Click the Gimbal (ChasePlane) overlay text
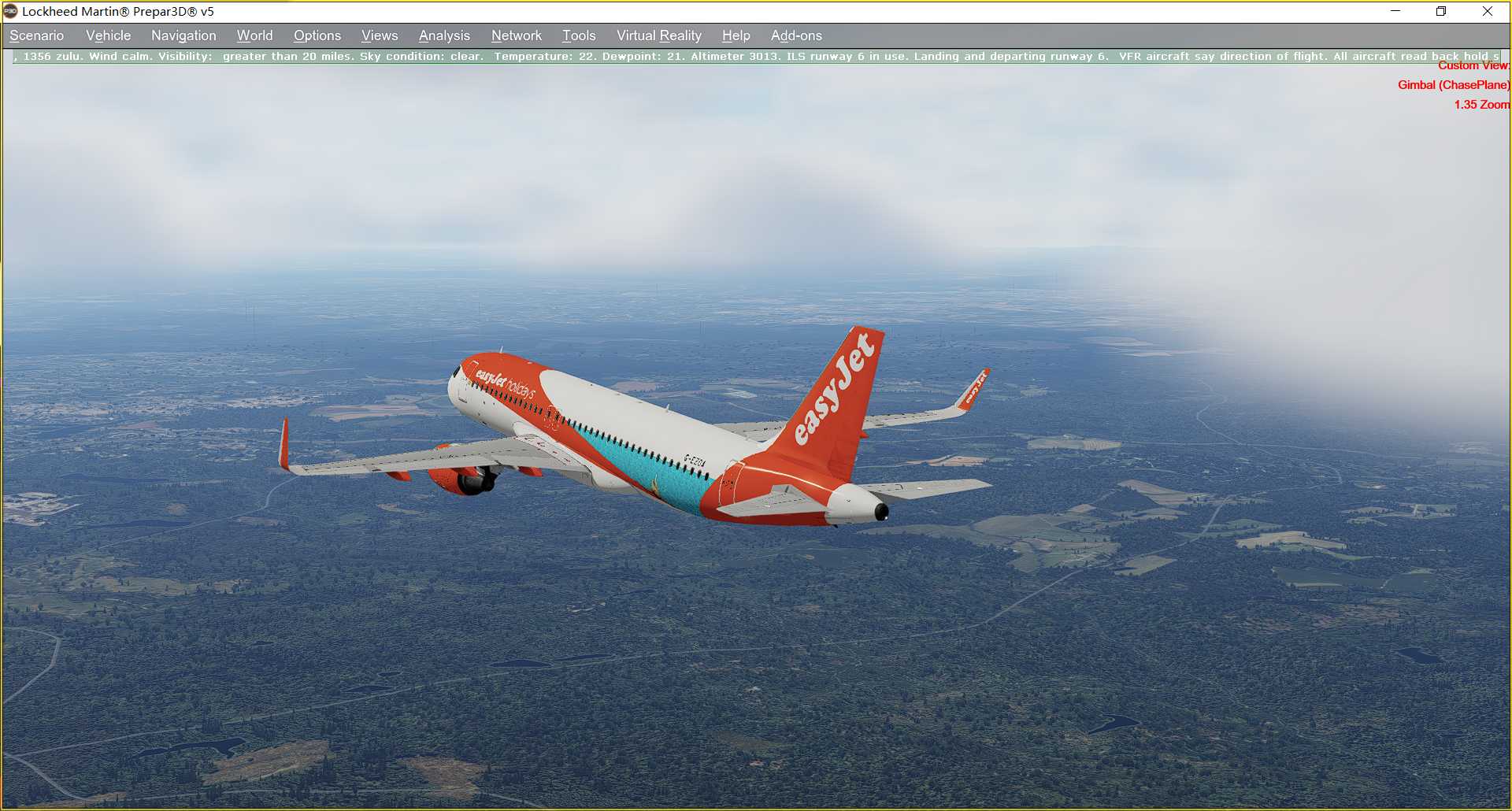This screenshot has width=1512, height=811. click(x=1453, y=85)
